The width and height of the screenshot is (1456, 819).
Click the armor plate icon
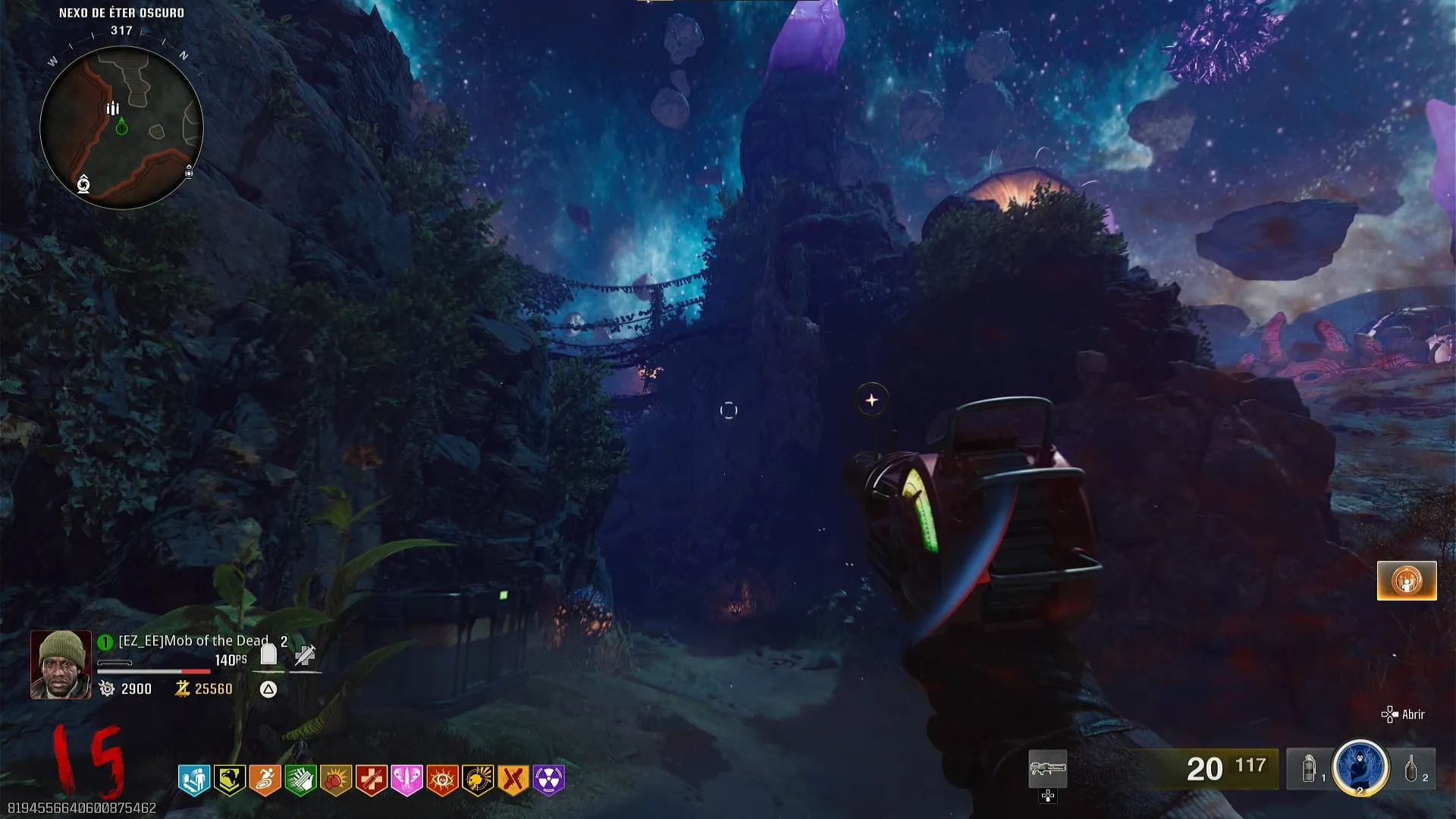268,654
